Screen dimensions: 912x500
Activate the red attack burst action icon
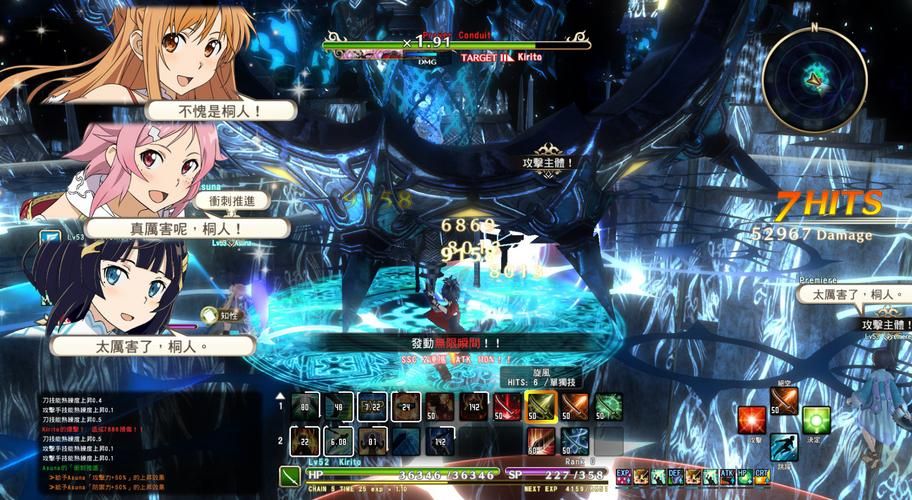(x=750, y=421)
